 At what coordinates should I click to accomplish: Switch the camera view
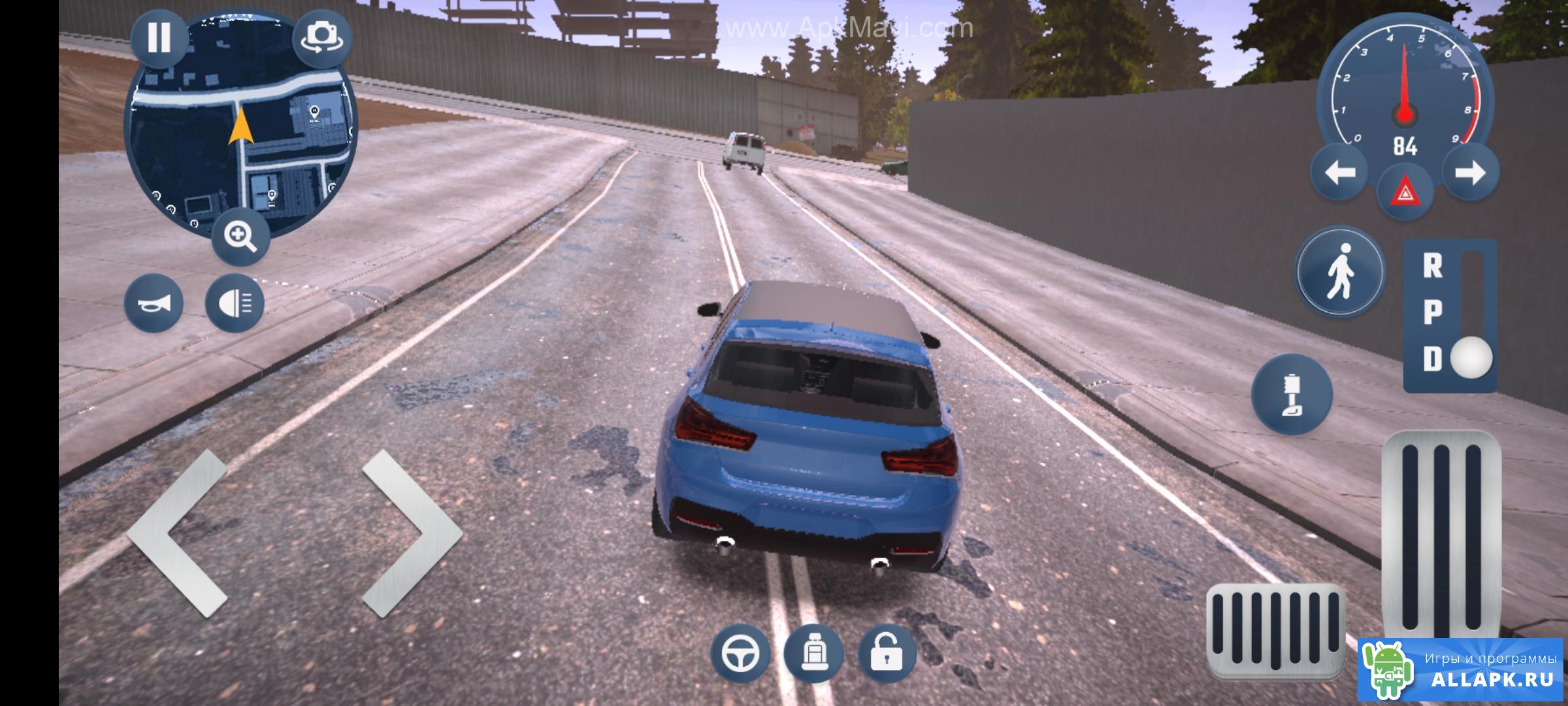point(321,37)
